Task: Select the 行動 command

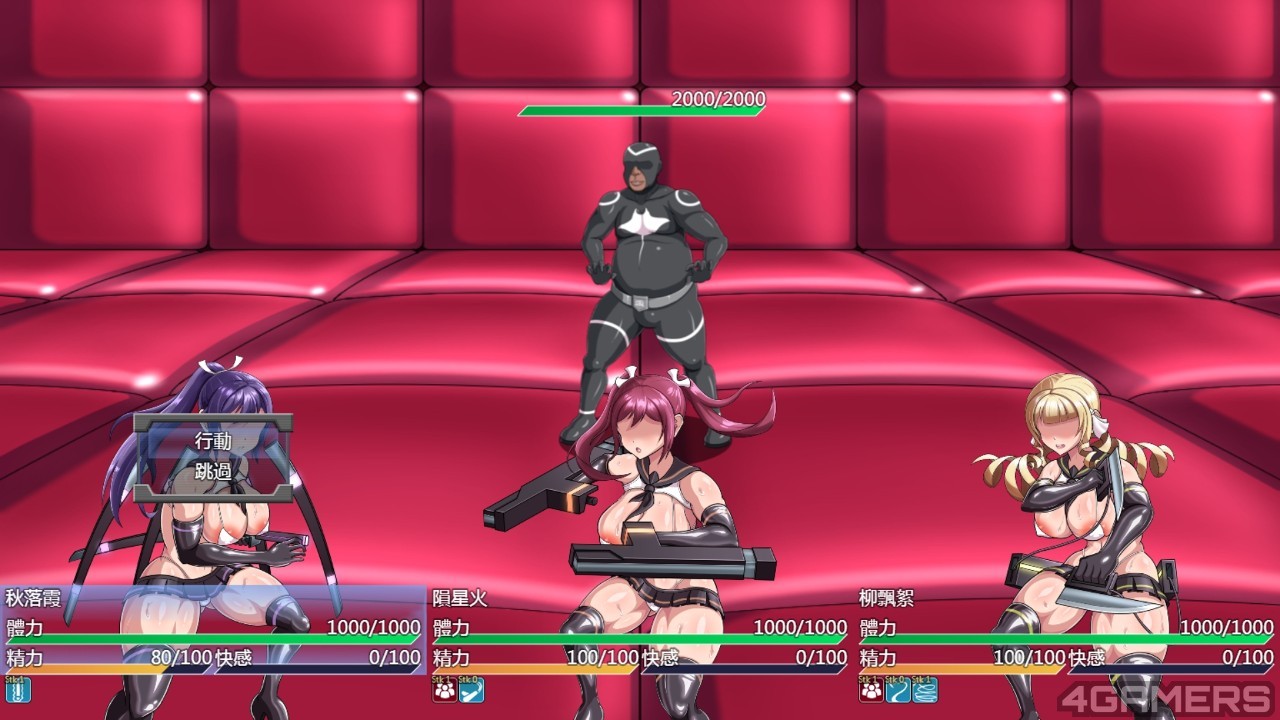Action: (x=213, y=441)
